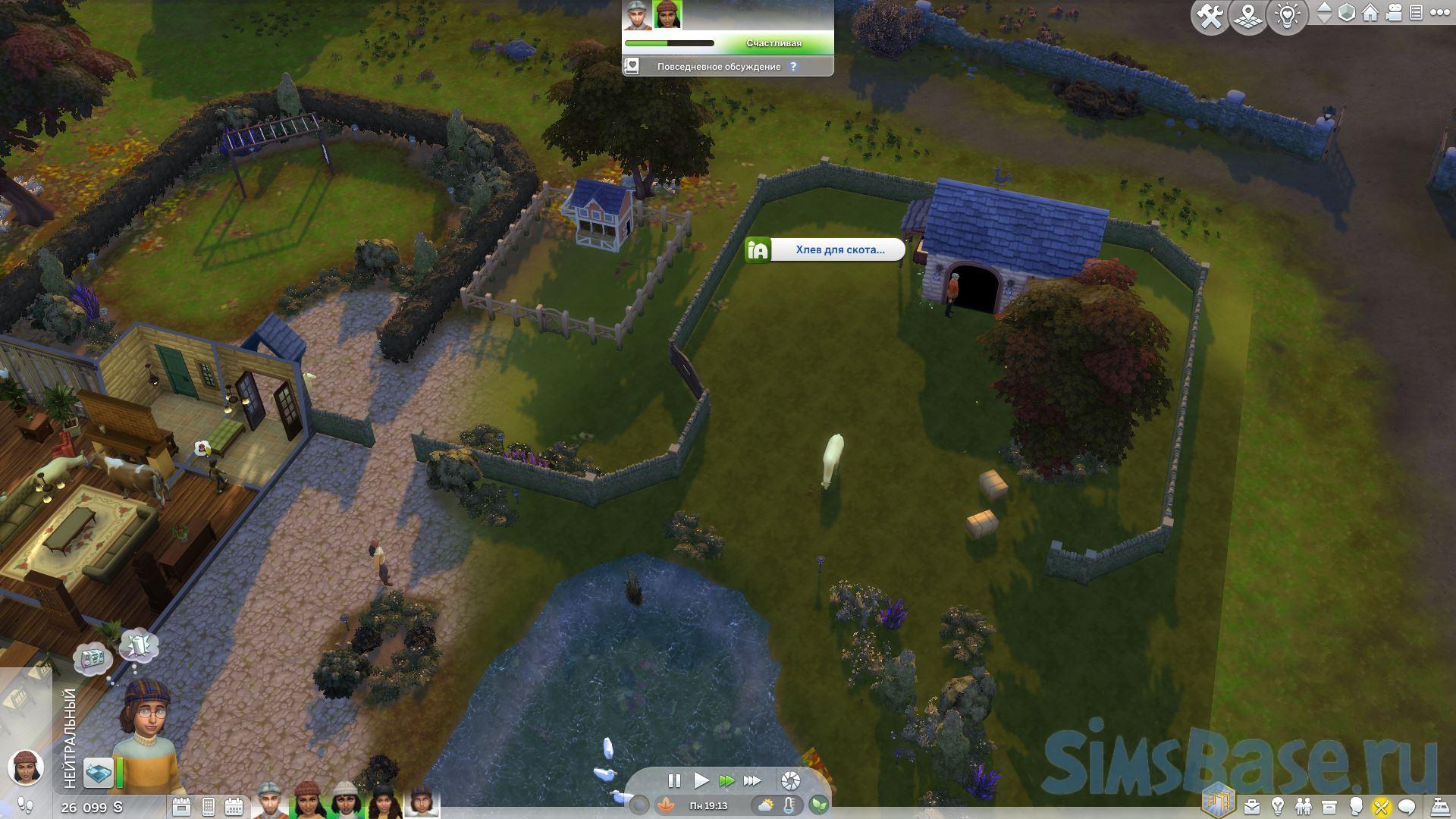Screen dimensions: 1456x819
Task: Set game speed to fast forward (double arrows)
Action: 726,780
